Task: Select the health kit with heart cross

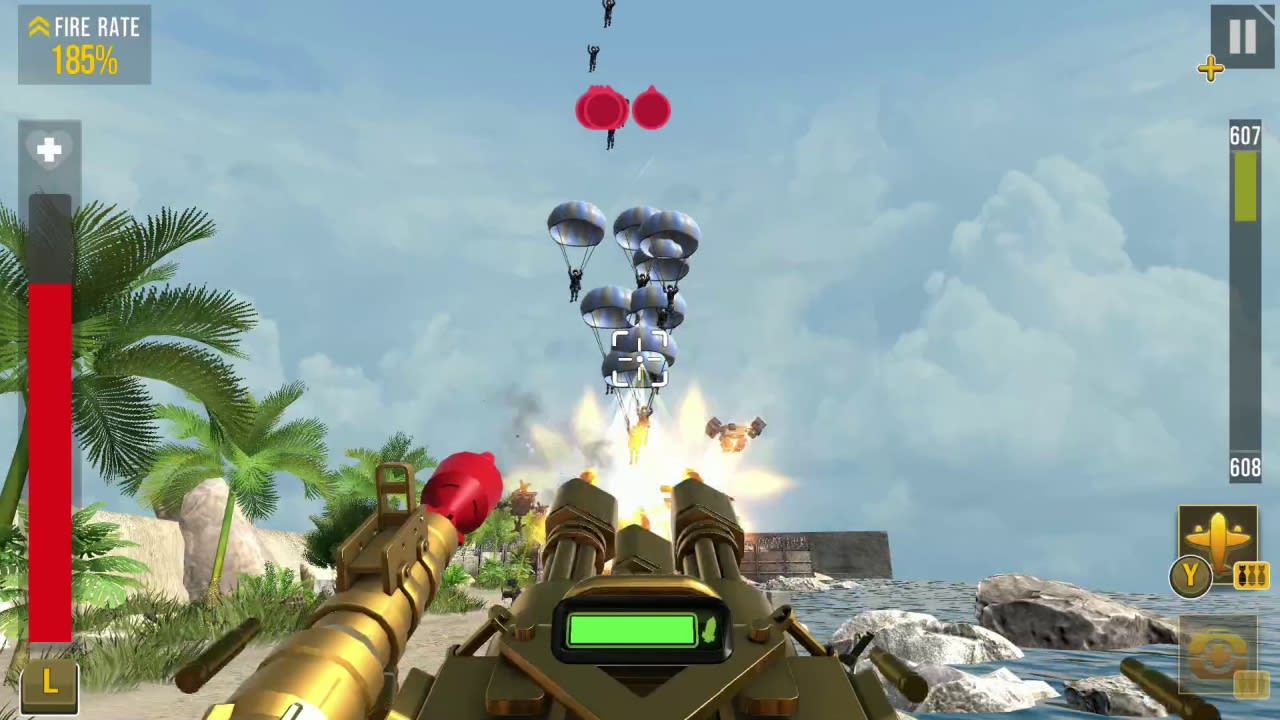Action: pos(49,150)
